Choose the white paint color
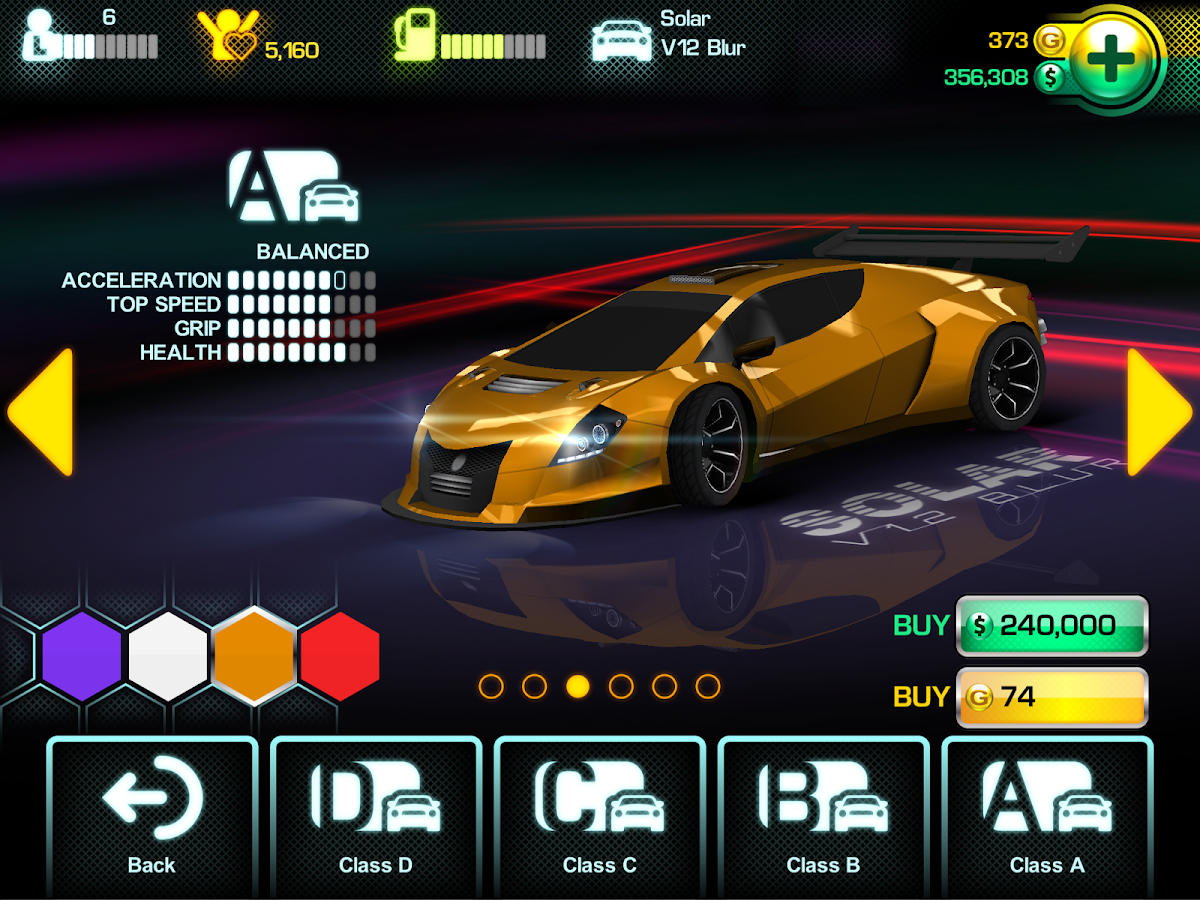The width and height of the screenshot is (1200, 900). (168, 656)
